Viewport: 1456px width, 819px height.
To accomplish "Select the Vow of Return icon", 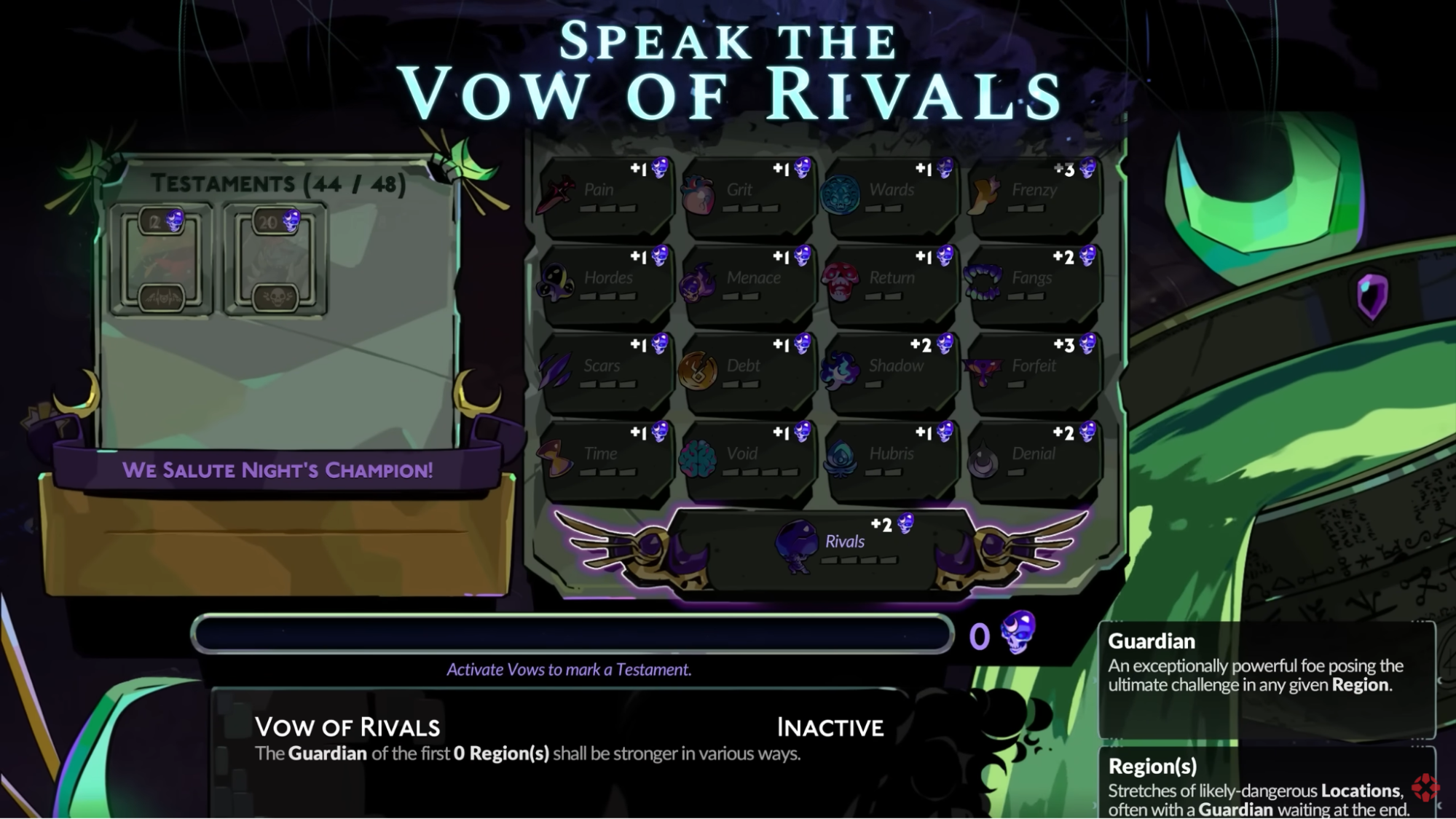I will tap(839, 282).
